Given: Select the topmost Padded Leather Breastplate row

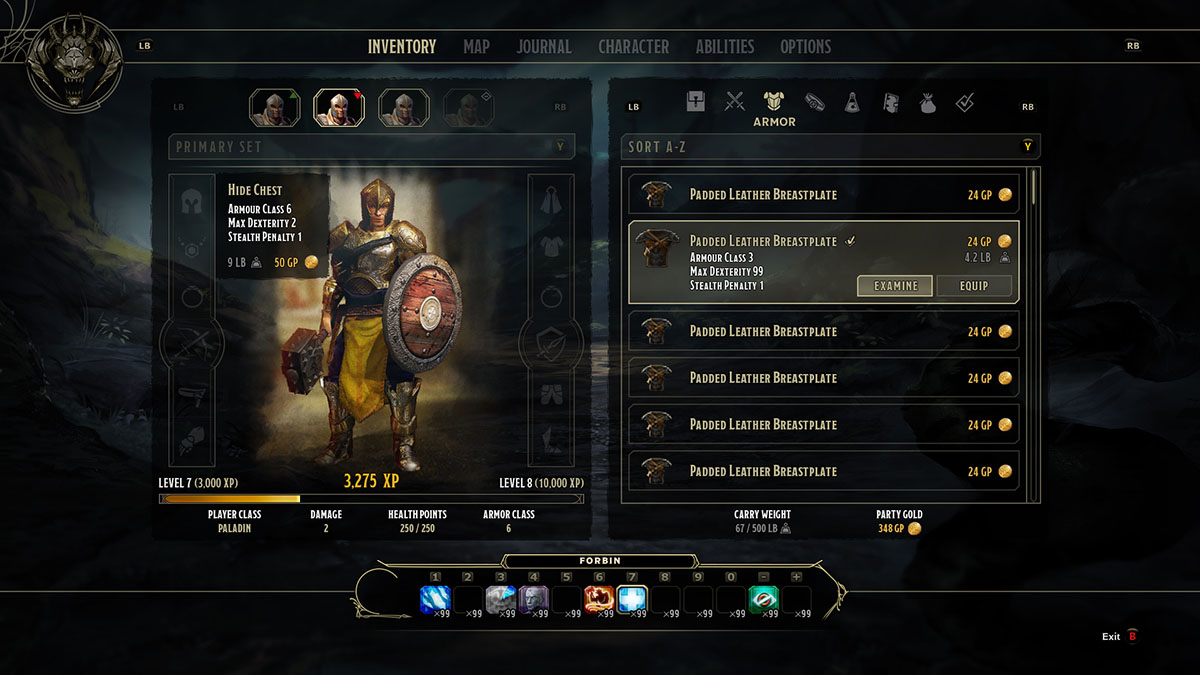Looking at the screenshot, I should [x=823, y=194].
